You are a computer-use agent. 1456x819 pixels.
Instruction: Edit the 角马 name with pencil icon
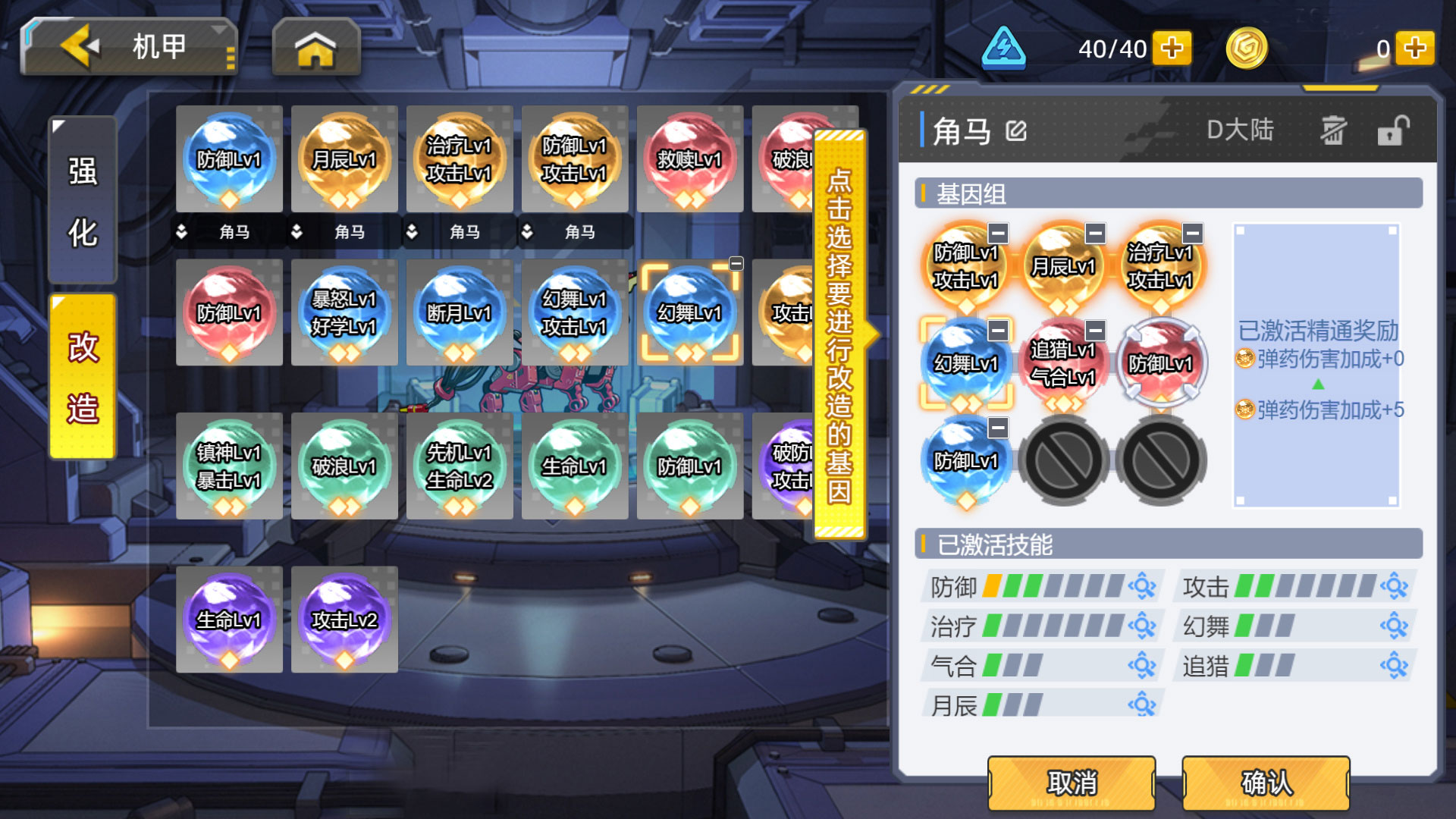click(x=1016, y=131)
